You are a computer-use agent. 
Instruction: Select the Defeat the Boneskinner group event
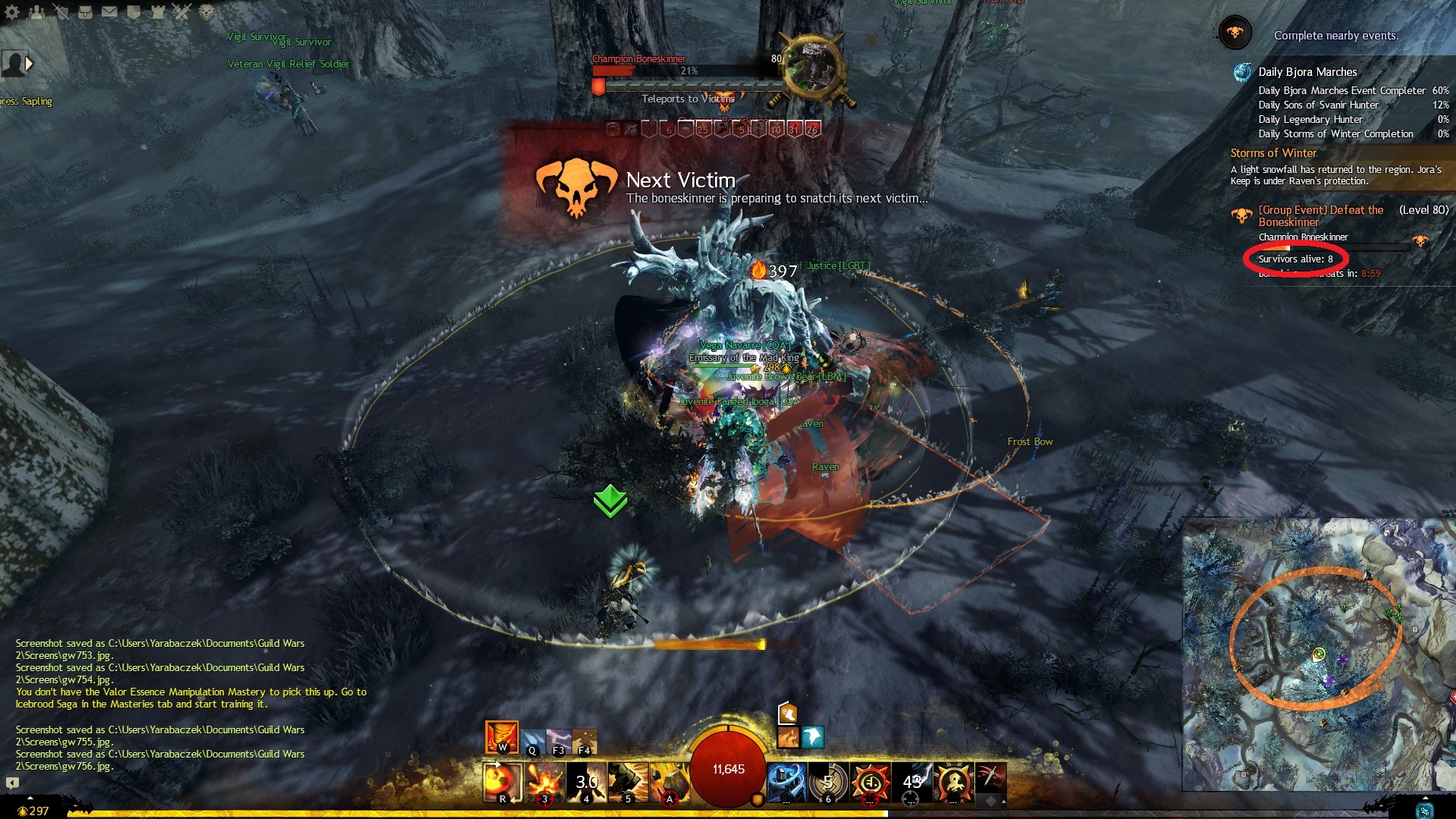tap(1320, 215)
